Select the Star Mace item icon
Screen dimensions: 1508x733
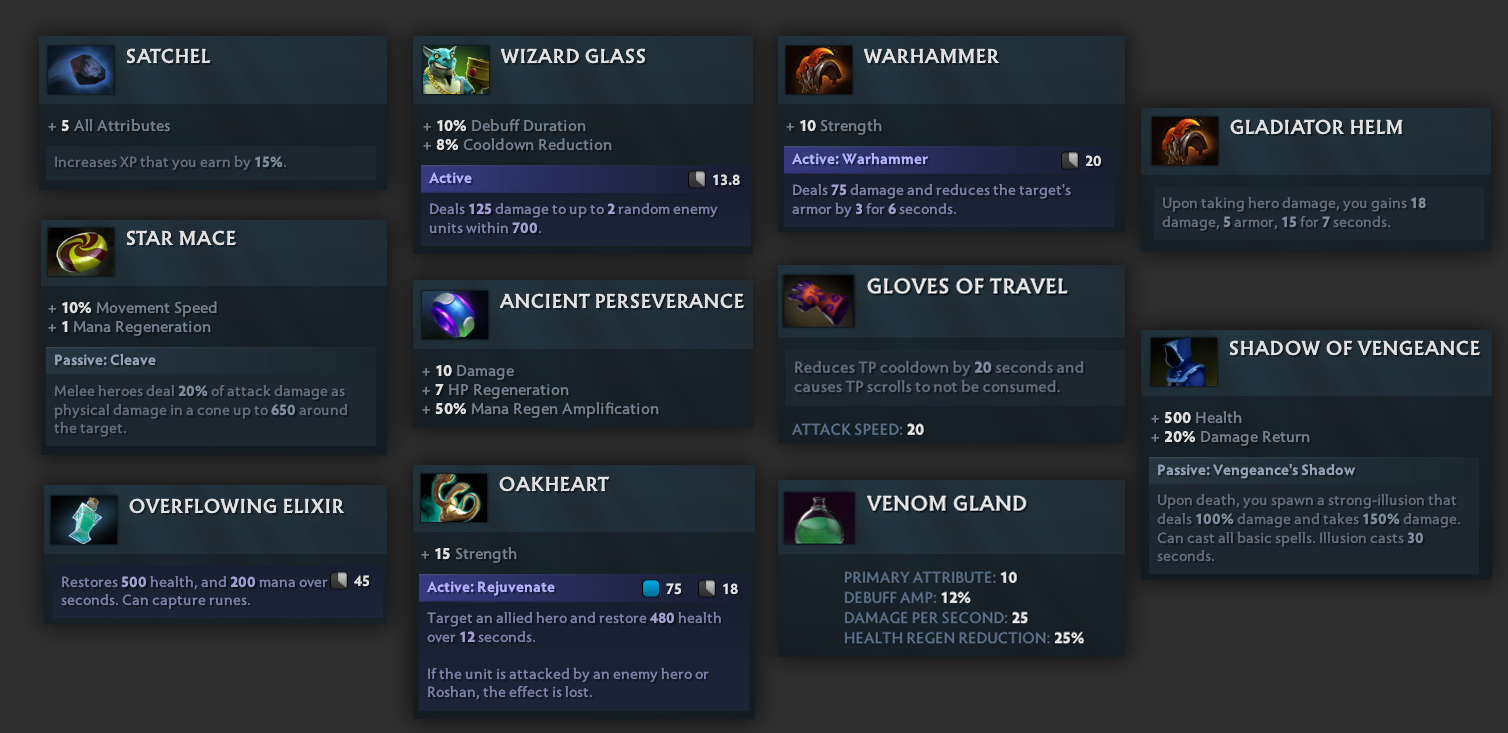coord(81,252)
